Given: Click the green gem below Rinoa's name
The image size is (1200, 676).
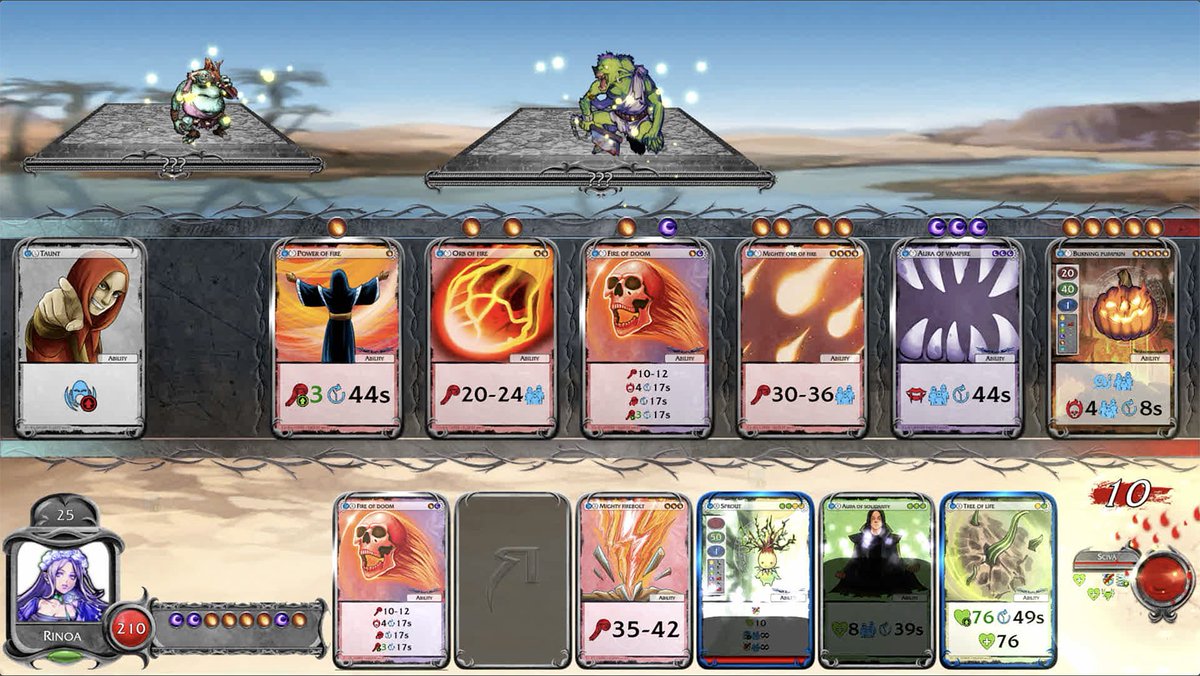Looking at the screenshot, I should point(65,657).
